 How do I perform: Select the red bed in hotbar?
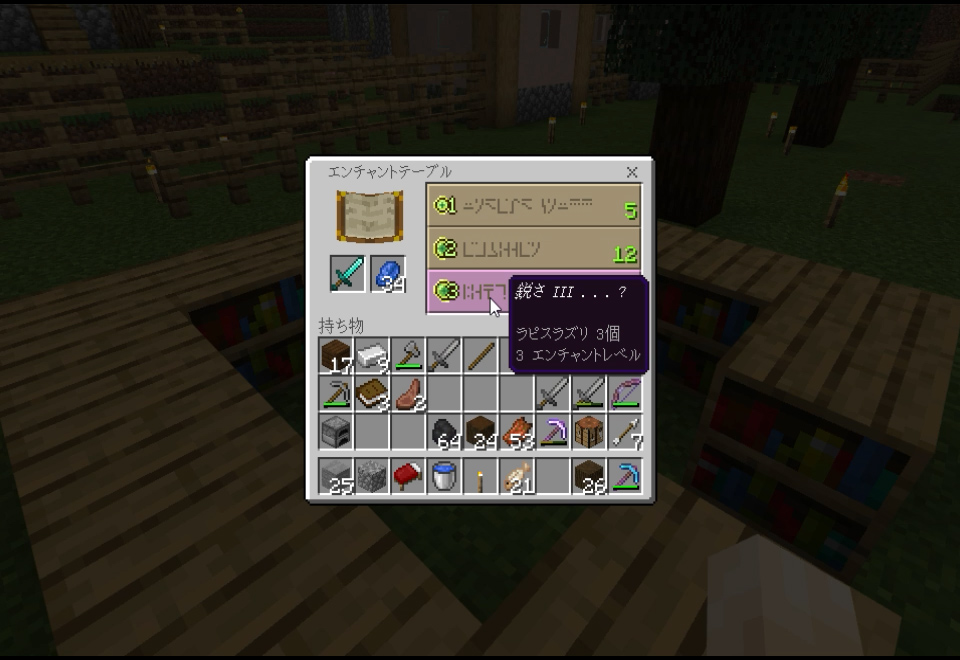pyautogui.click(x=409, y=476)
